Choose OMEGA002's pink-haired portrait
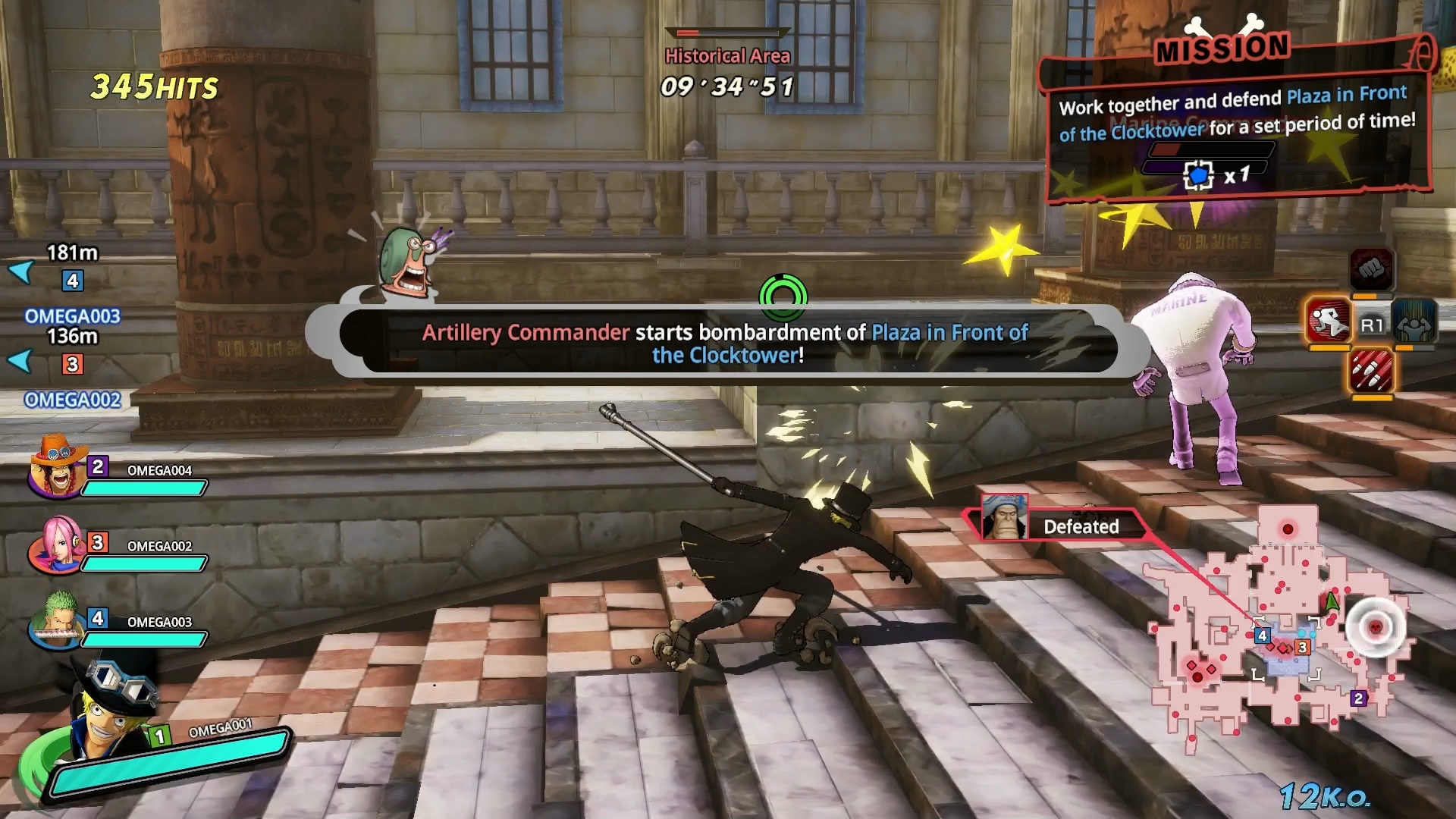The width and height of the screenshot is (1456, 819). pyautogui.click(x=57, y=544)
